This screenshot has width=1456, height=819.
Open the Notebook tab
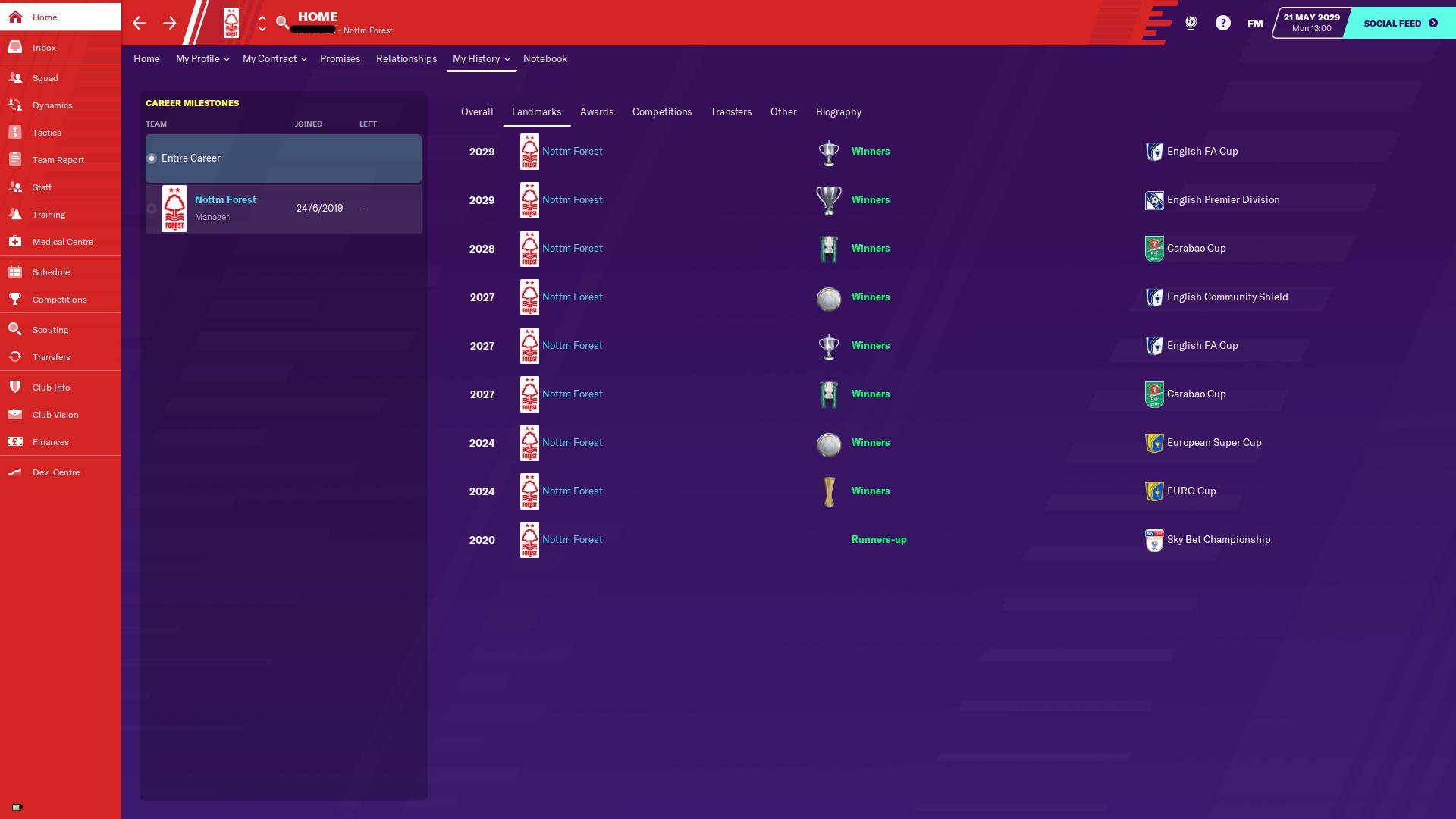544,59
